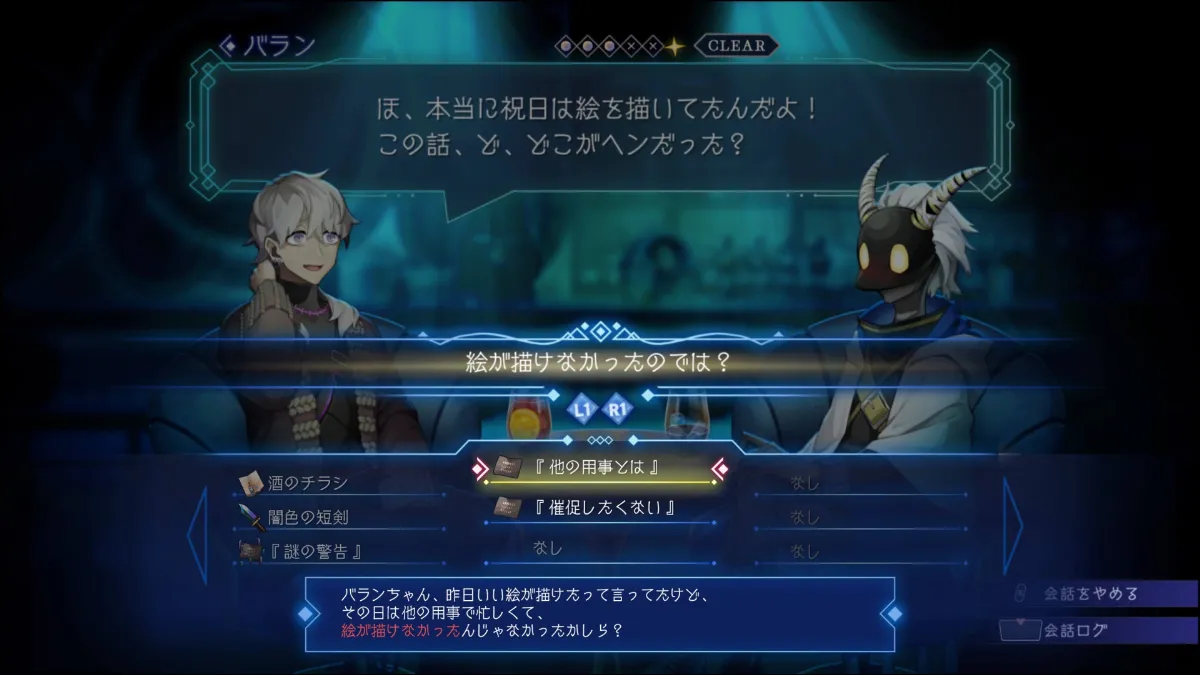Click the left page arrow of the evidence list
1200x675 pixels.
pos(197,533)
